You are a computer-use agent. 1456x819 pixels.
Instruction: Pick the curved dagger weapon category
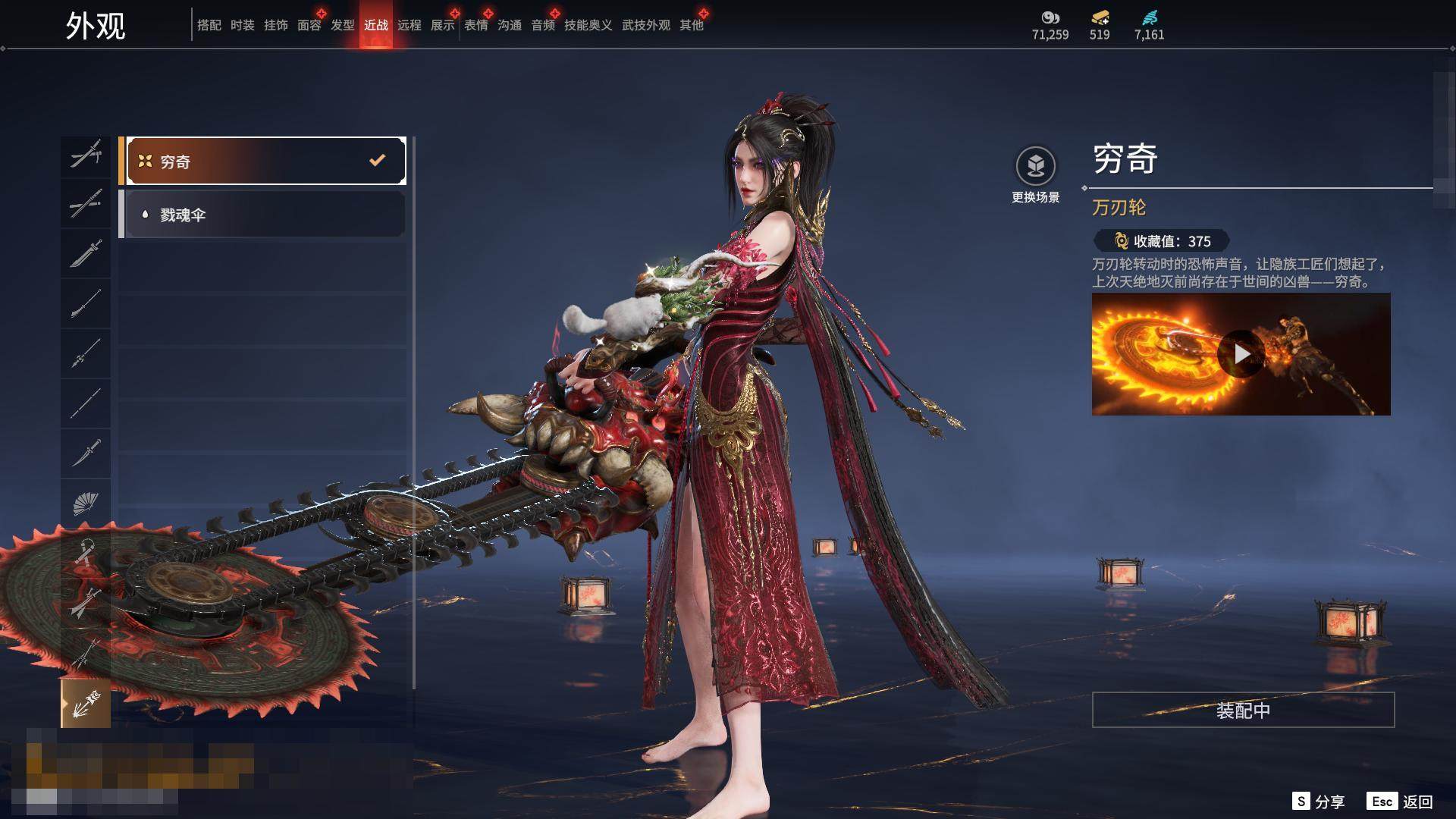pyautogui.click(x=86, y=453)
